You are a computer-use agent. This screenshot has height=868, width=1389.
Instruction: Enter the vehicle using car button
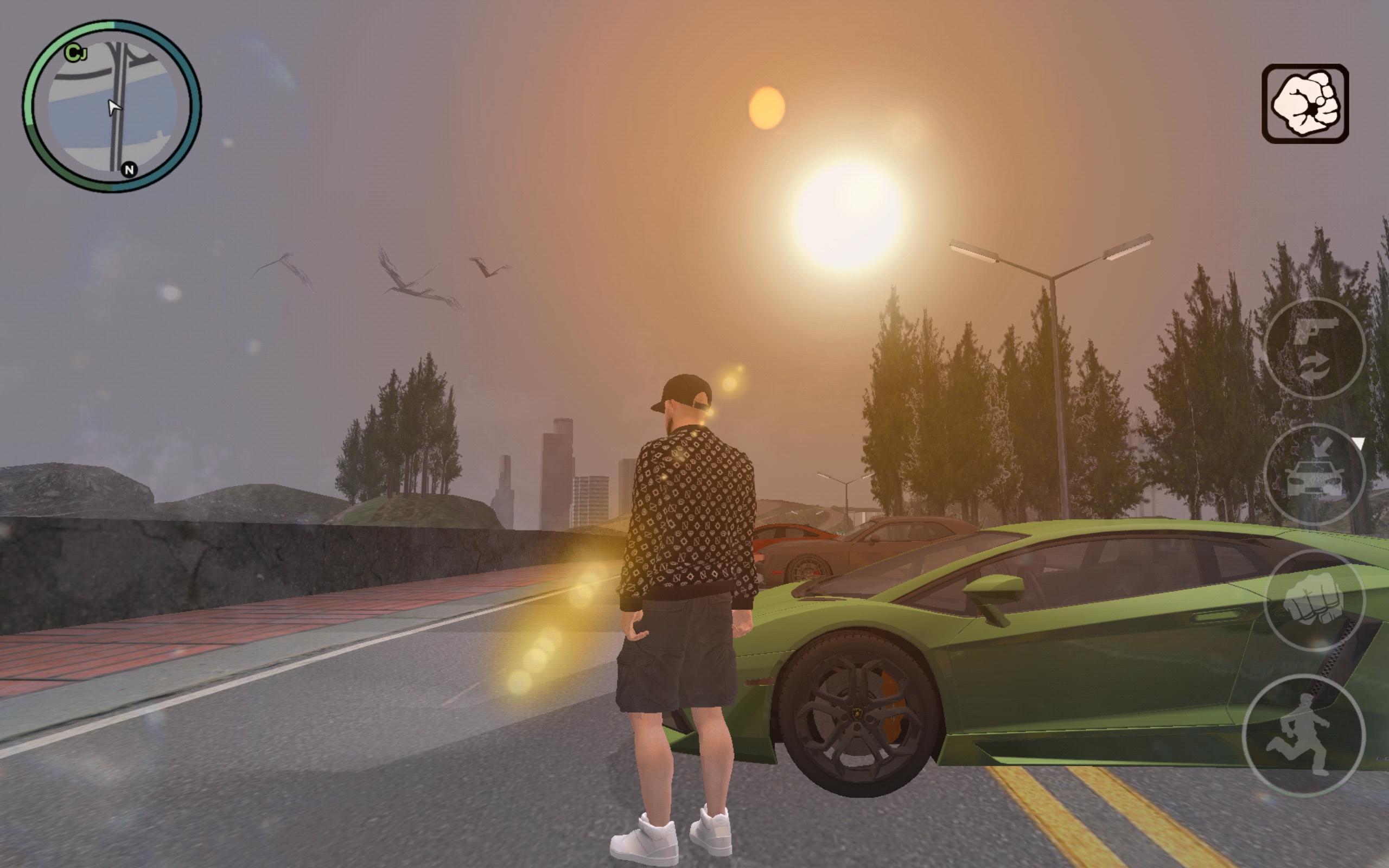[x=1314, y=474]
